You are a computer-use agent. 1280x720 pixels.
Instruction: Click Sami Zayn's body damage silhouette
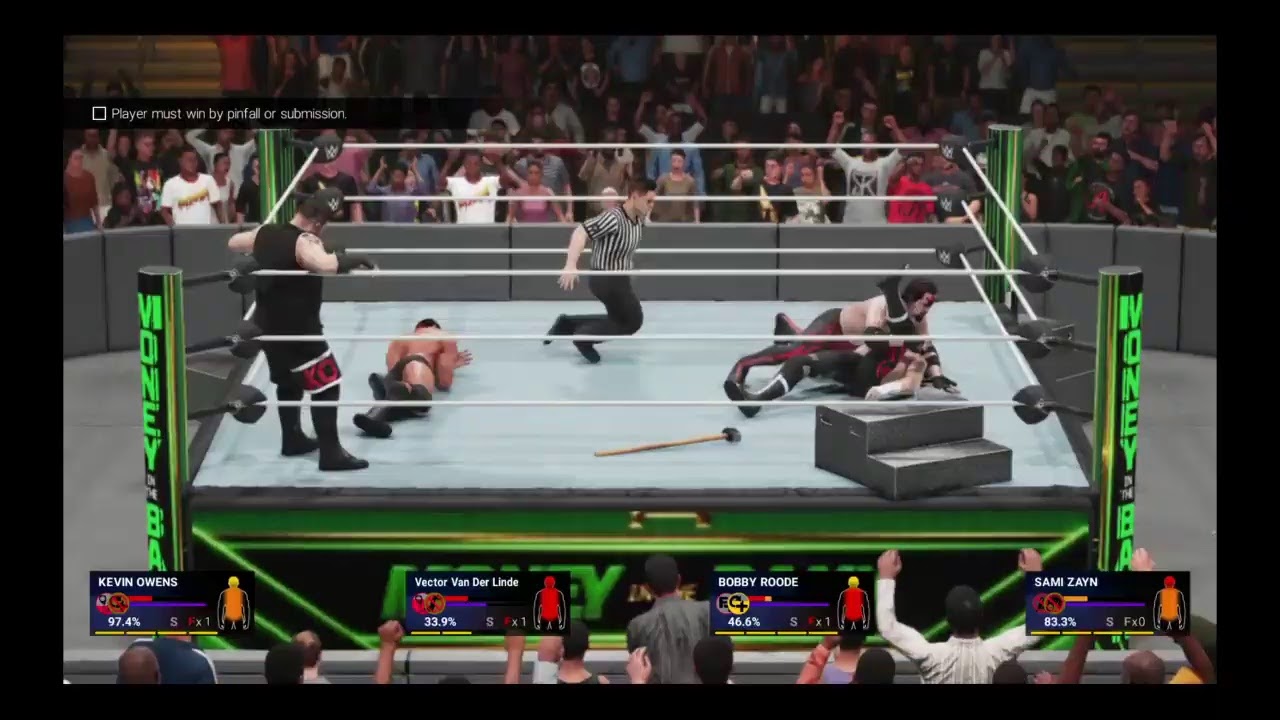pyautogui.click(x=1170, y=603)
